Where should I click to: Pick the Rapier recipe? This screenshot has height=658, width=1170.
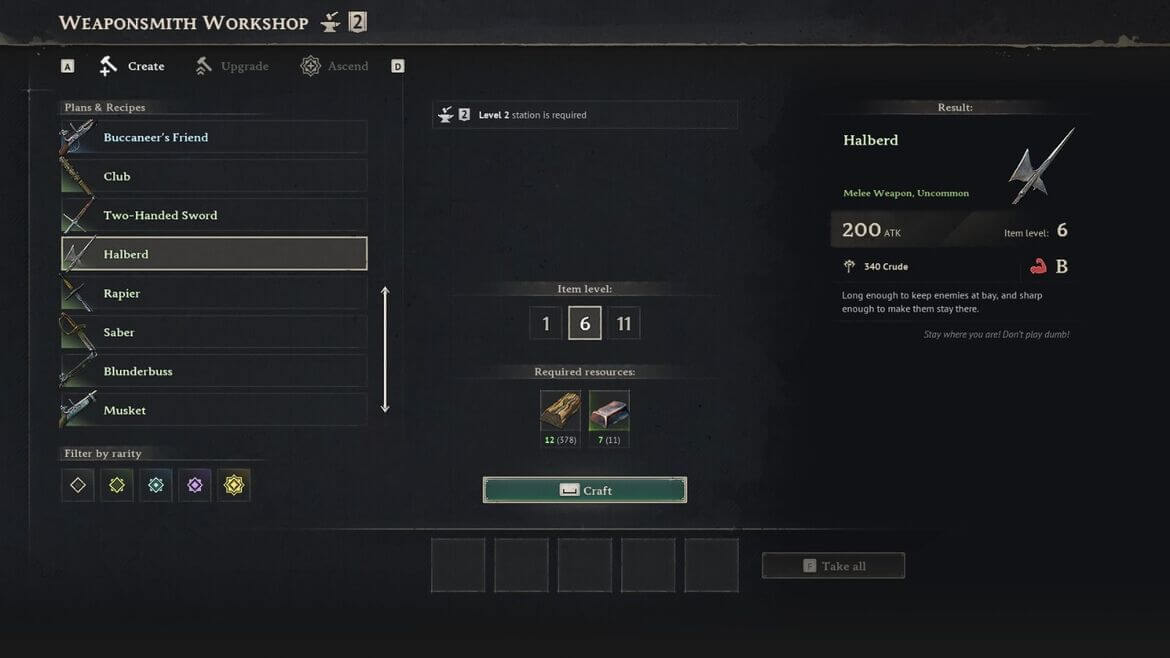pos(214,293)
